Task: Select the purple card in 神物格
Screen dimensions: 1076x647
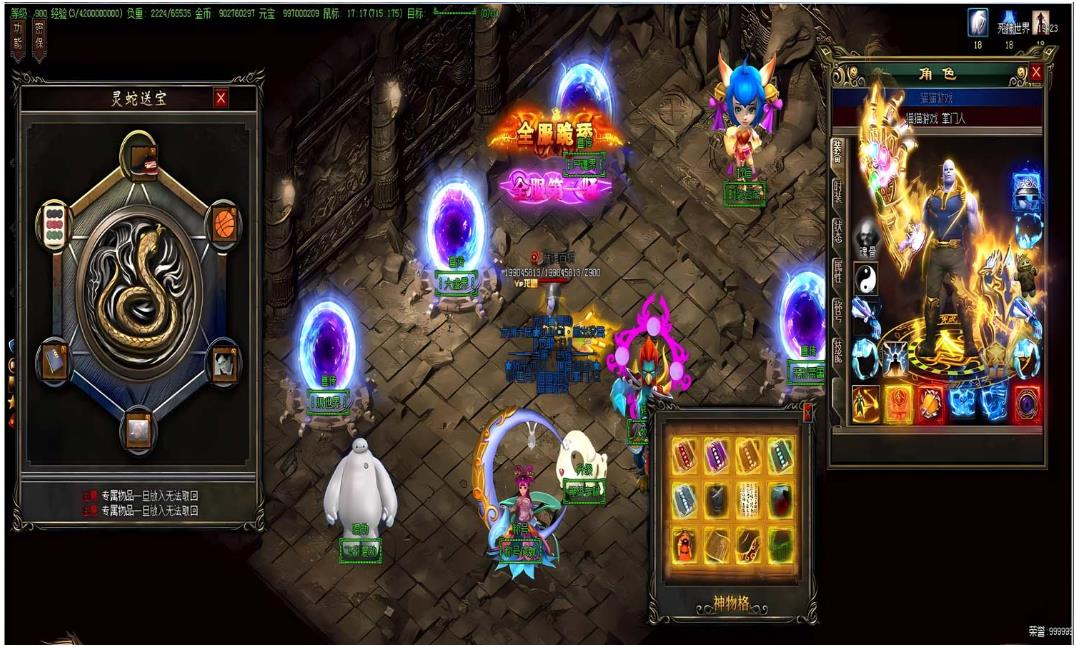Action: click(715, 456)
